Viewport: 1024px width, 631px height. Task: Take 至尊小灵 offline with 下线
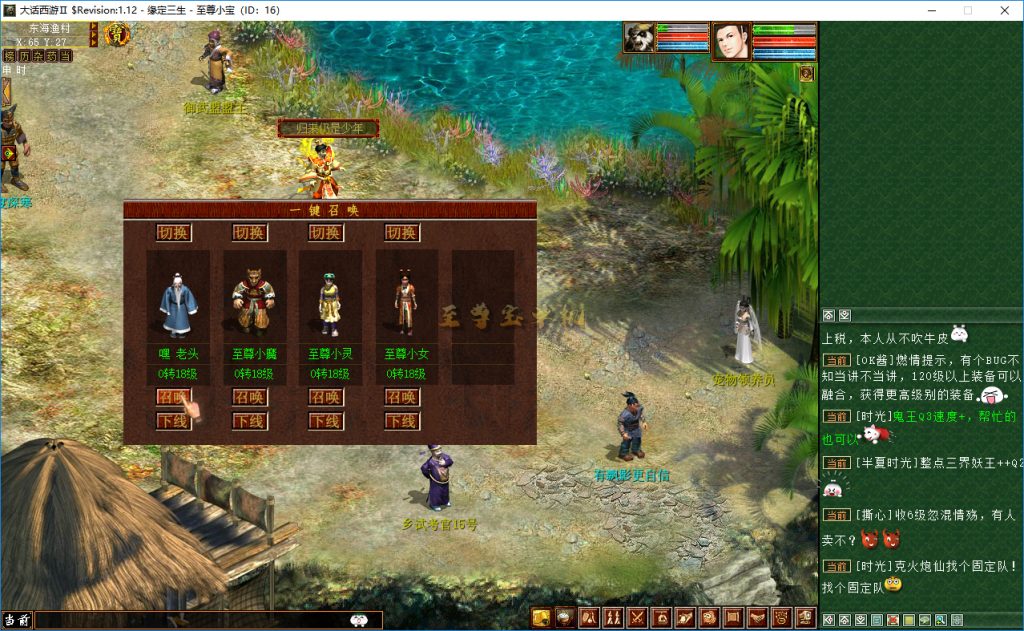(x=325, y=421)
